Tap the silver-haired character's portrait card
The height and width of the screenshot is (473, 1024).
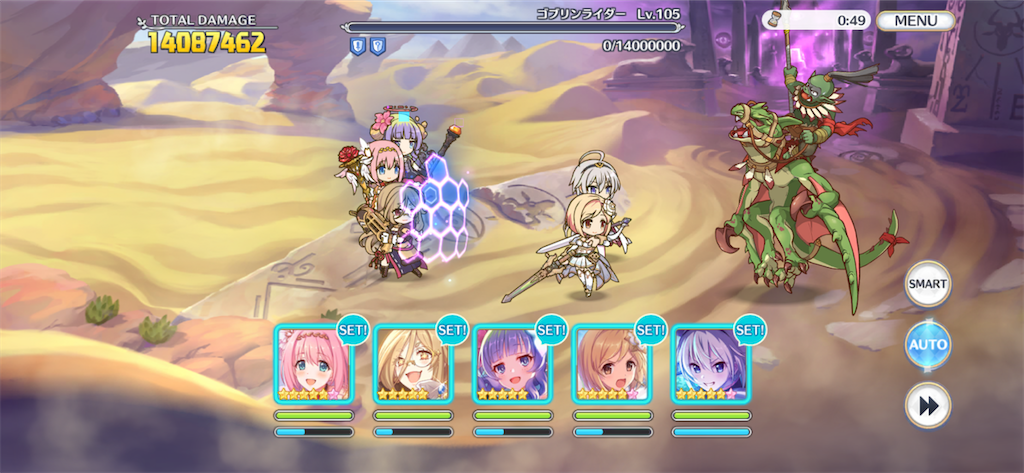[x=710, y=363]
